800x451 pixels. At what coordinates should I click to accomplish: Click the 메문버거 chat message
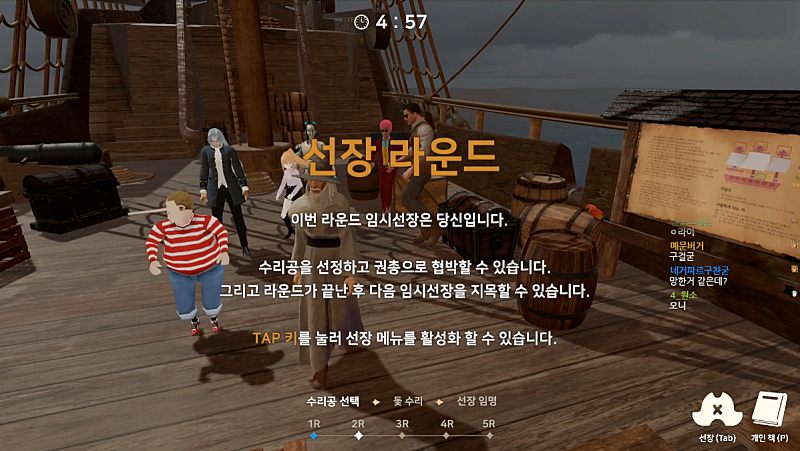(687, 245)
